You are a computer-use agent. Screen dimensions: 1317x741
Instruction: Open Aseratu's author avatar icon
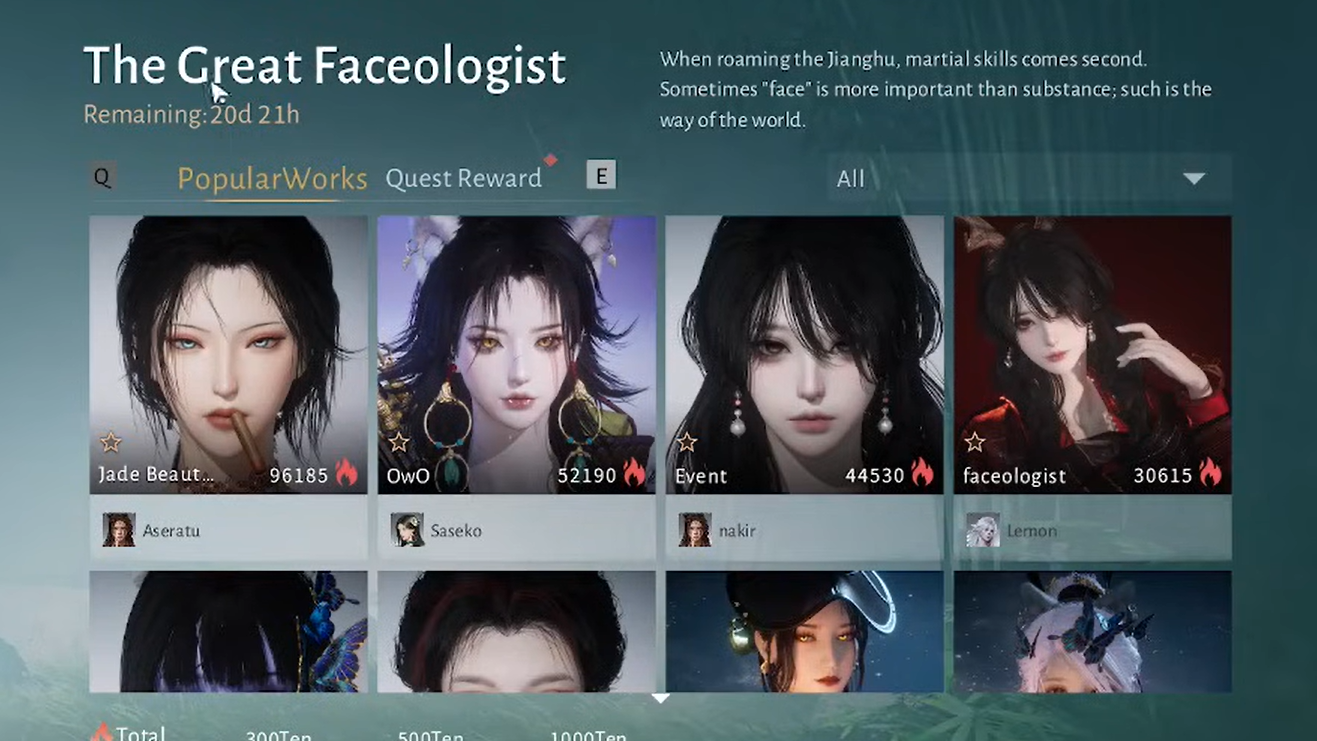click(x=119, y=530)
